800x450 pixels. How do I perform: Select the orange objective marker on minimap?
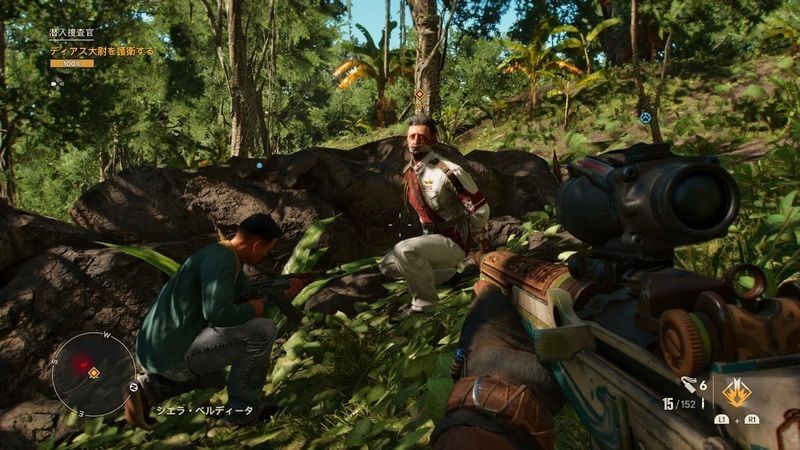click(94, 373)
